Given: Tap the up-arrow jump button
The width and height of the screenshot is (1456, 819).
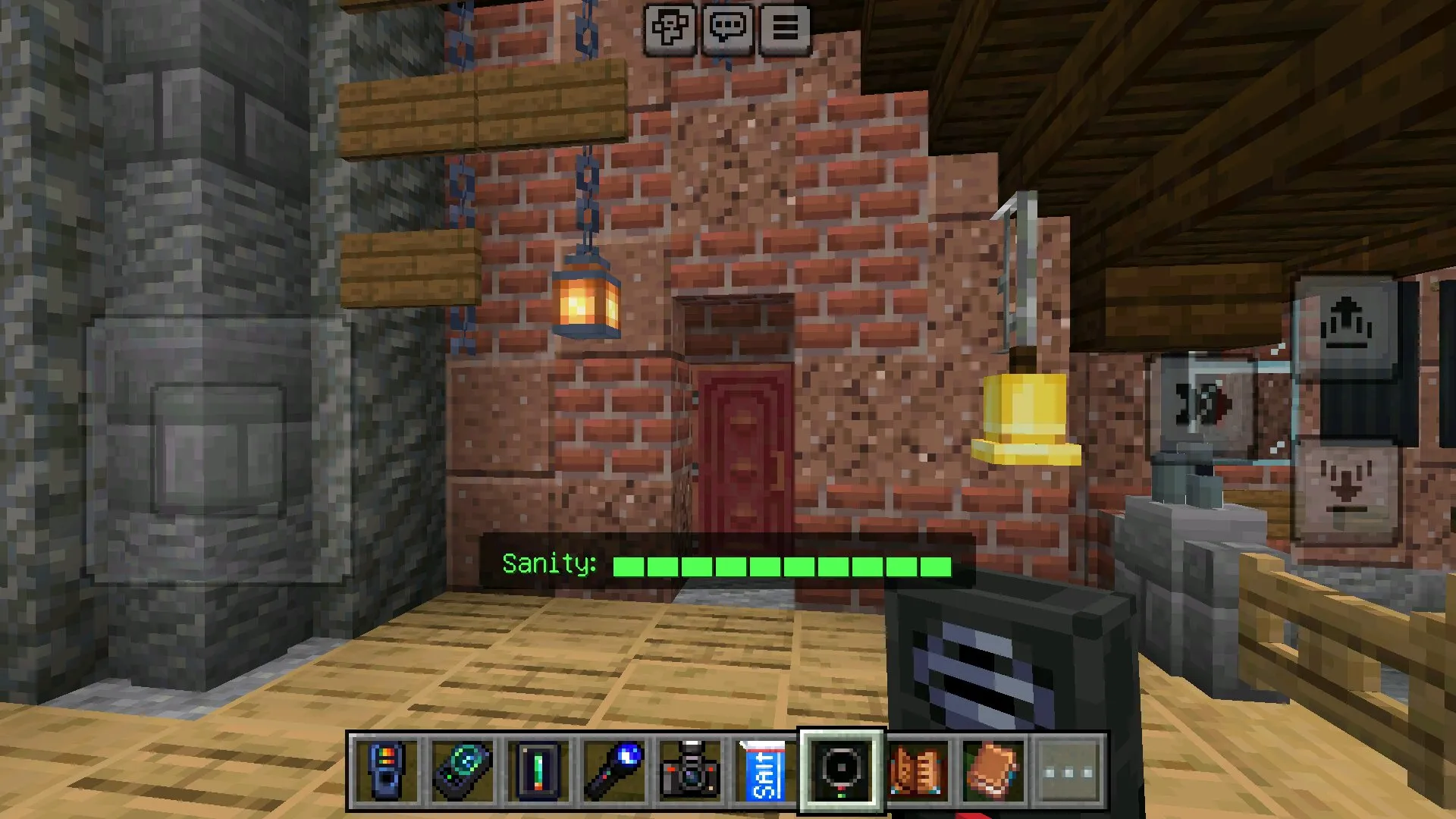Looking at the screenshot, I should [1345, 326].
